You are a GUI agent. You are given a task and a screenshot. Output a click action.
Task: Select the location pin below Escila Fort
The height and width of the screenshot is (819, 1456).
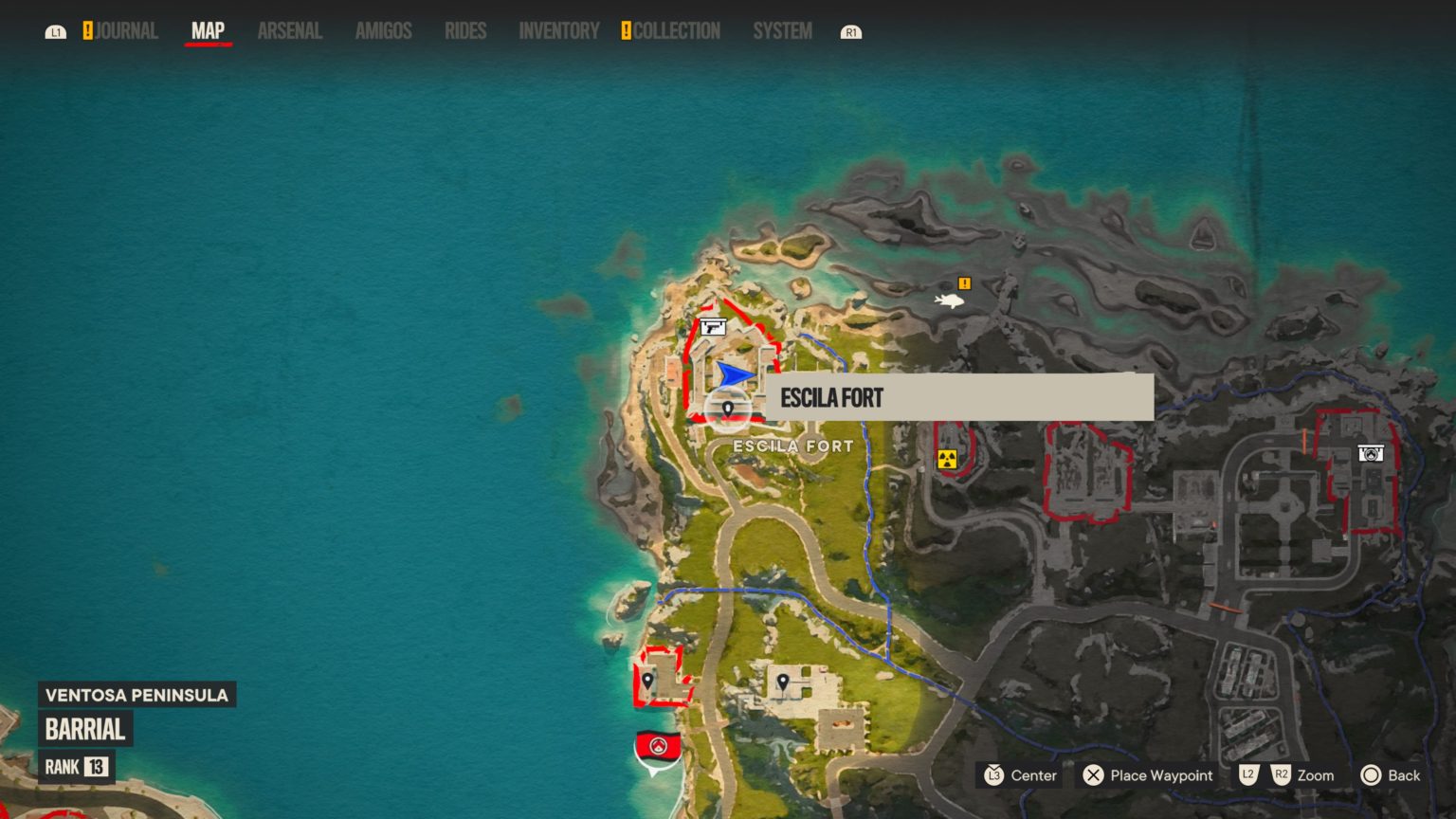pyautogui.click(x=726, y=406)
